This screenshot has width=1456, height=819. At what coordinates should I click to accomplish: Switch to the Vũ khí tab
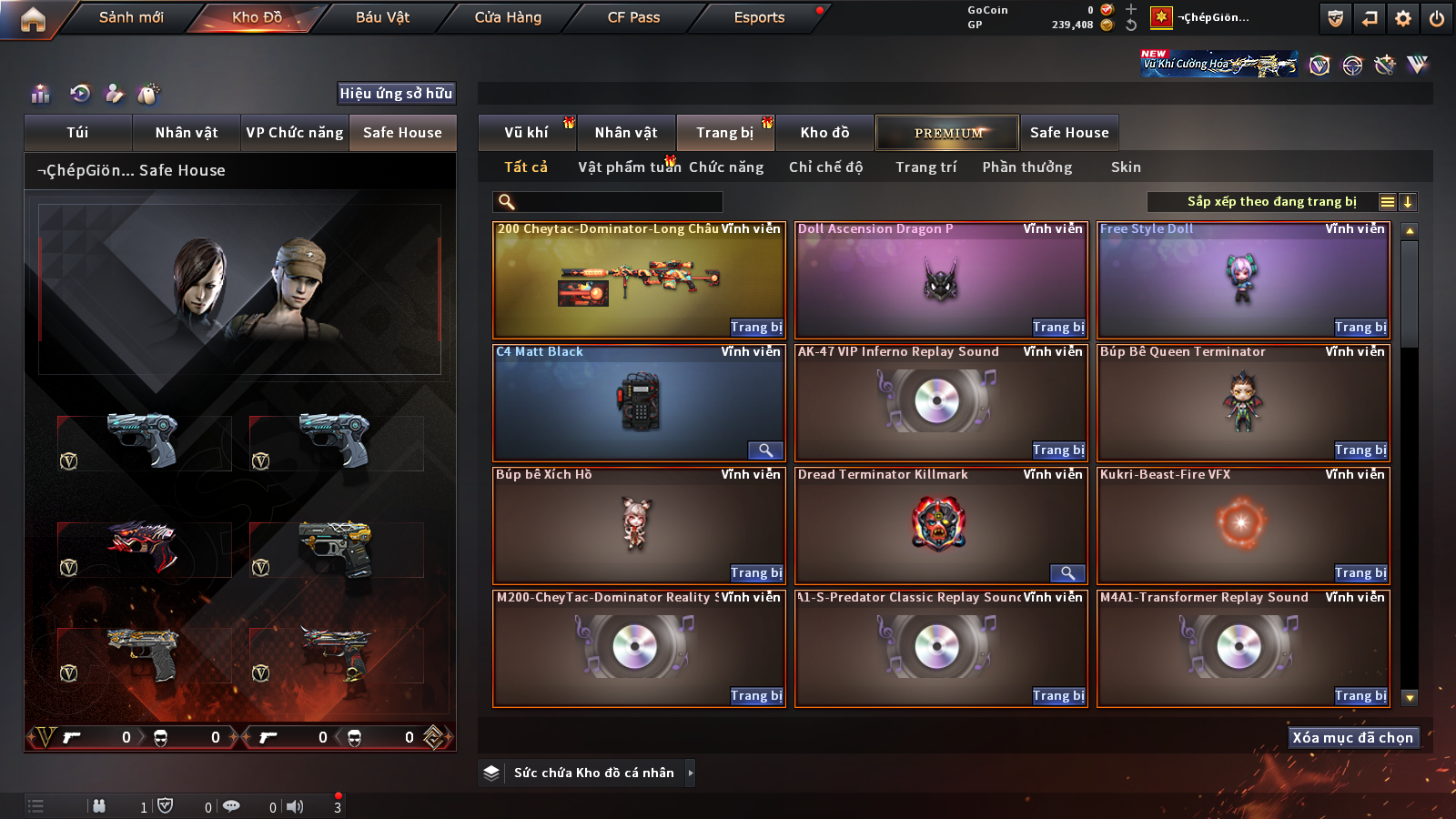pyautogui.click(x=526, y=133)
